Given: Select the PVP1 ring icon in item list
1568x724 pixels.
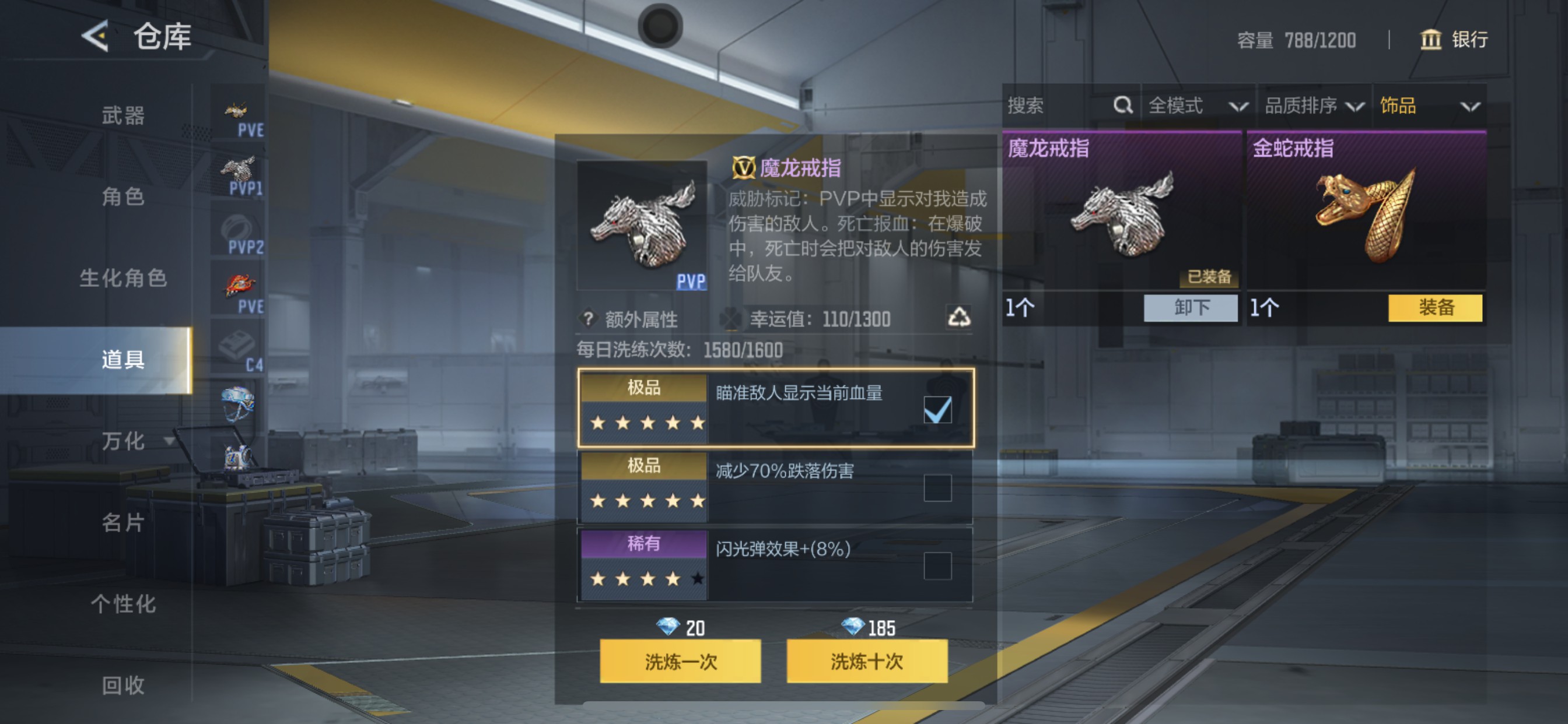Looking at the screenshot, I should [239, 173].
